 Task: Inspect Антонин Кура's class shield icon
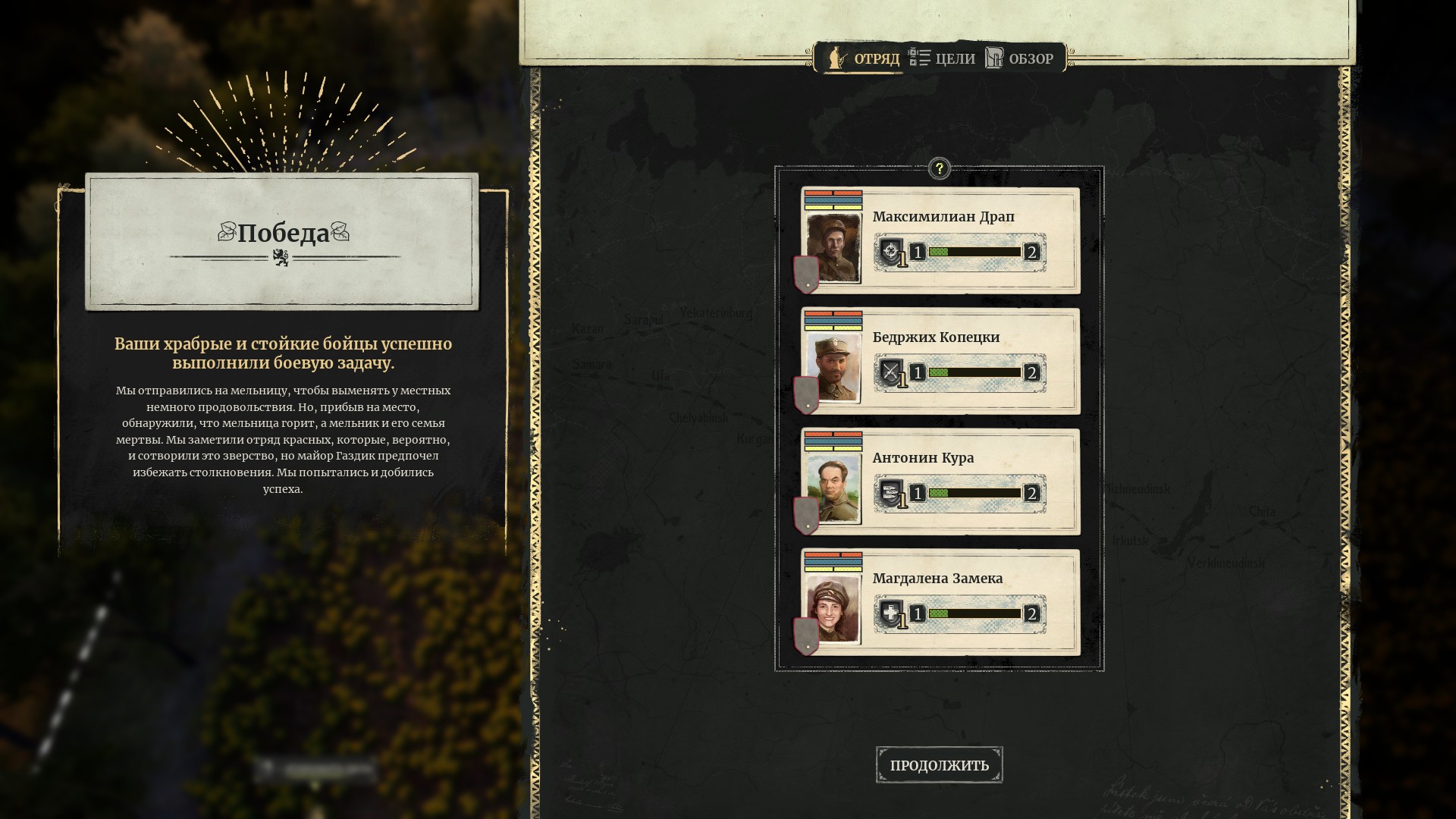click(891, 493)
